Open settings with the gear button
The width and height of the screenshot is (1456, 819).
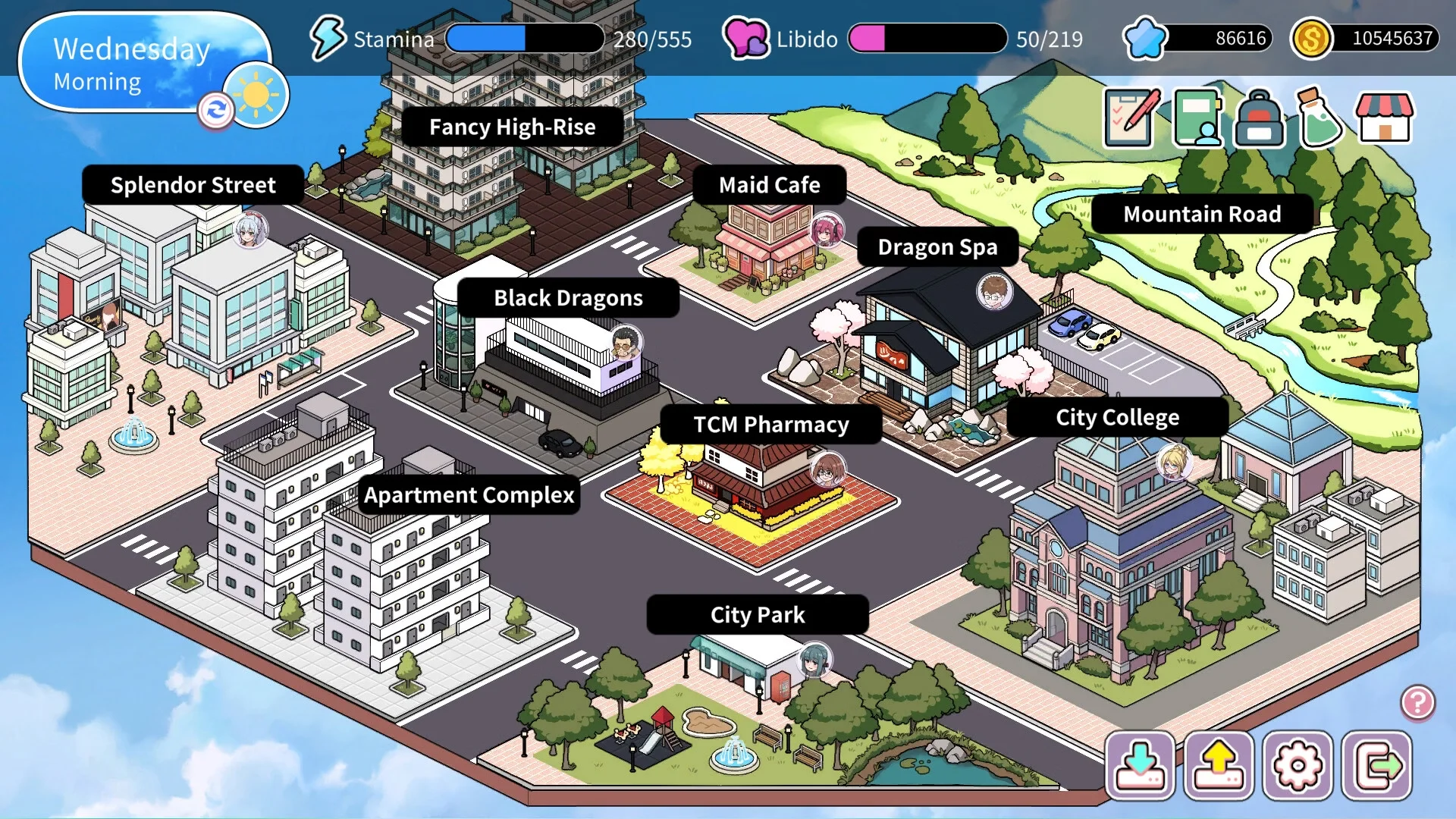pos(1298,766)
